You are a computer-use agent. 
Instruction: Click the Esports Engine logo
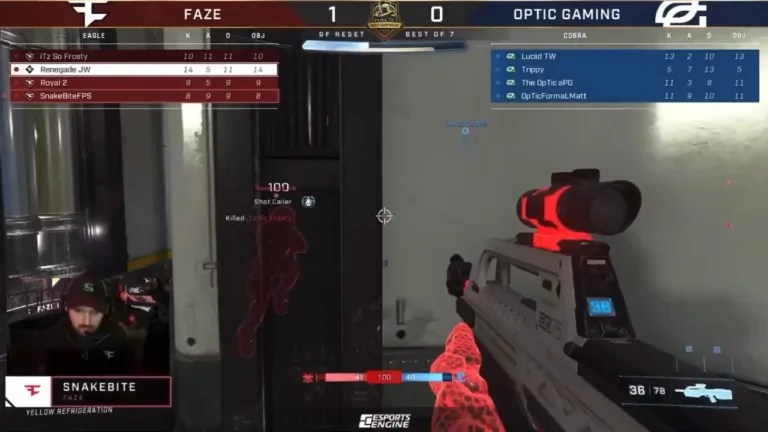(384, 421)
